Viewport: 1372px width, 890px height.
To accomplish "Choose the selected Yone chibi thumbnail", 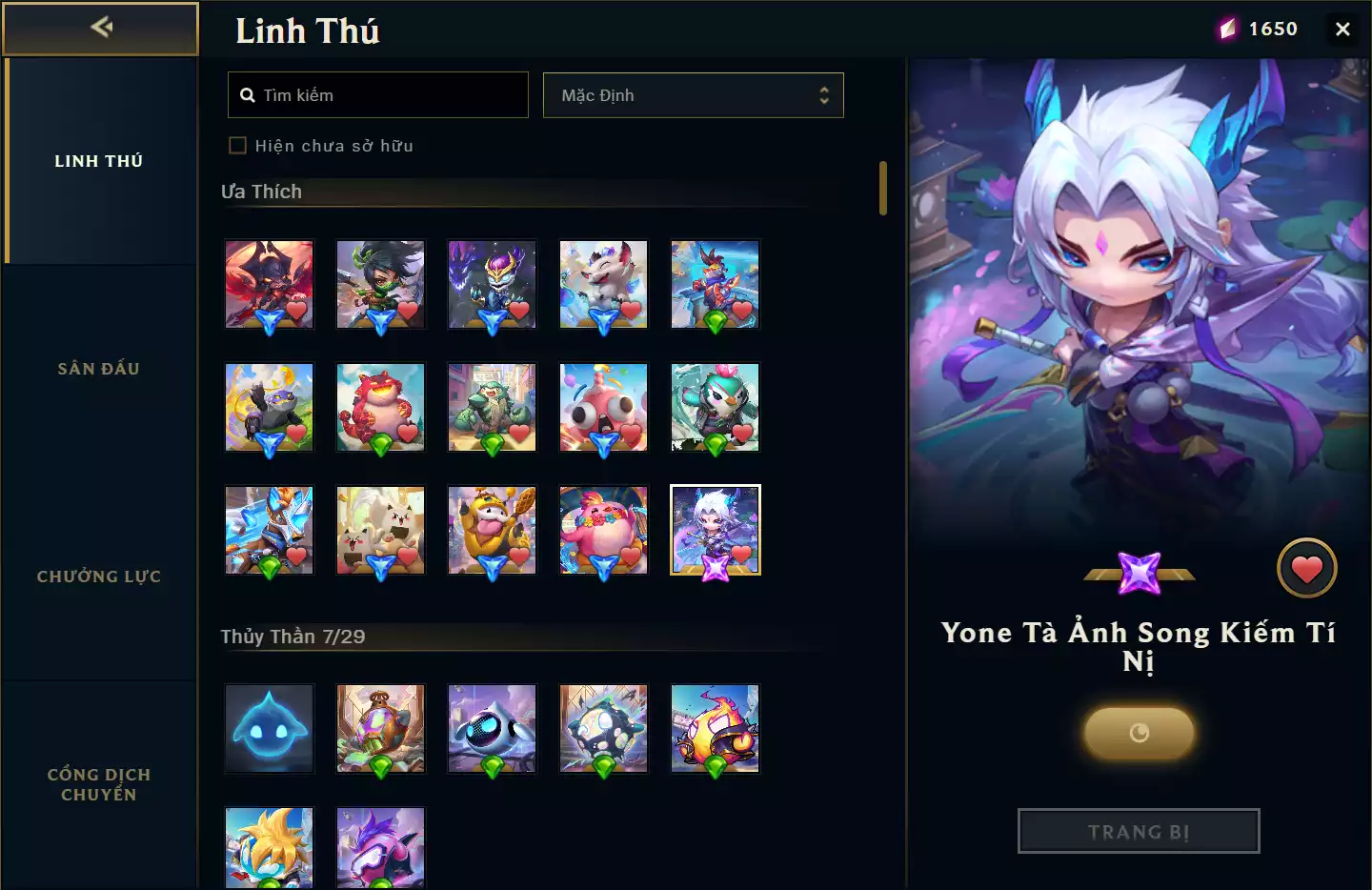I will 715,530.
